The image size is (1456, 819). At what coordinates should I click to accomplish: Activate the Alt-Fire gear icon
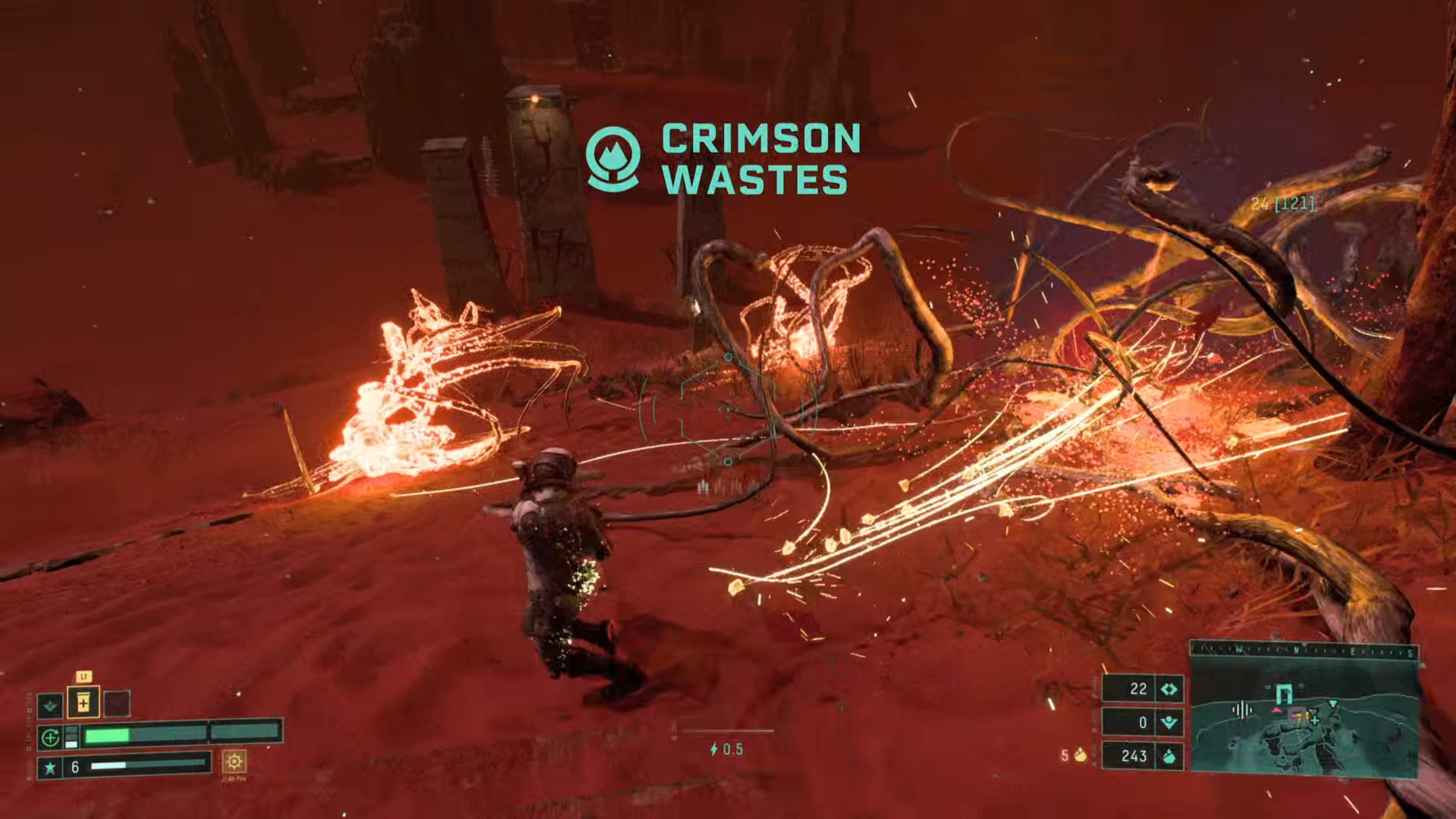[x=234, y=761]
